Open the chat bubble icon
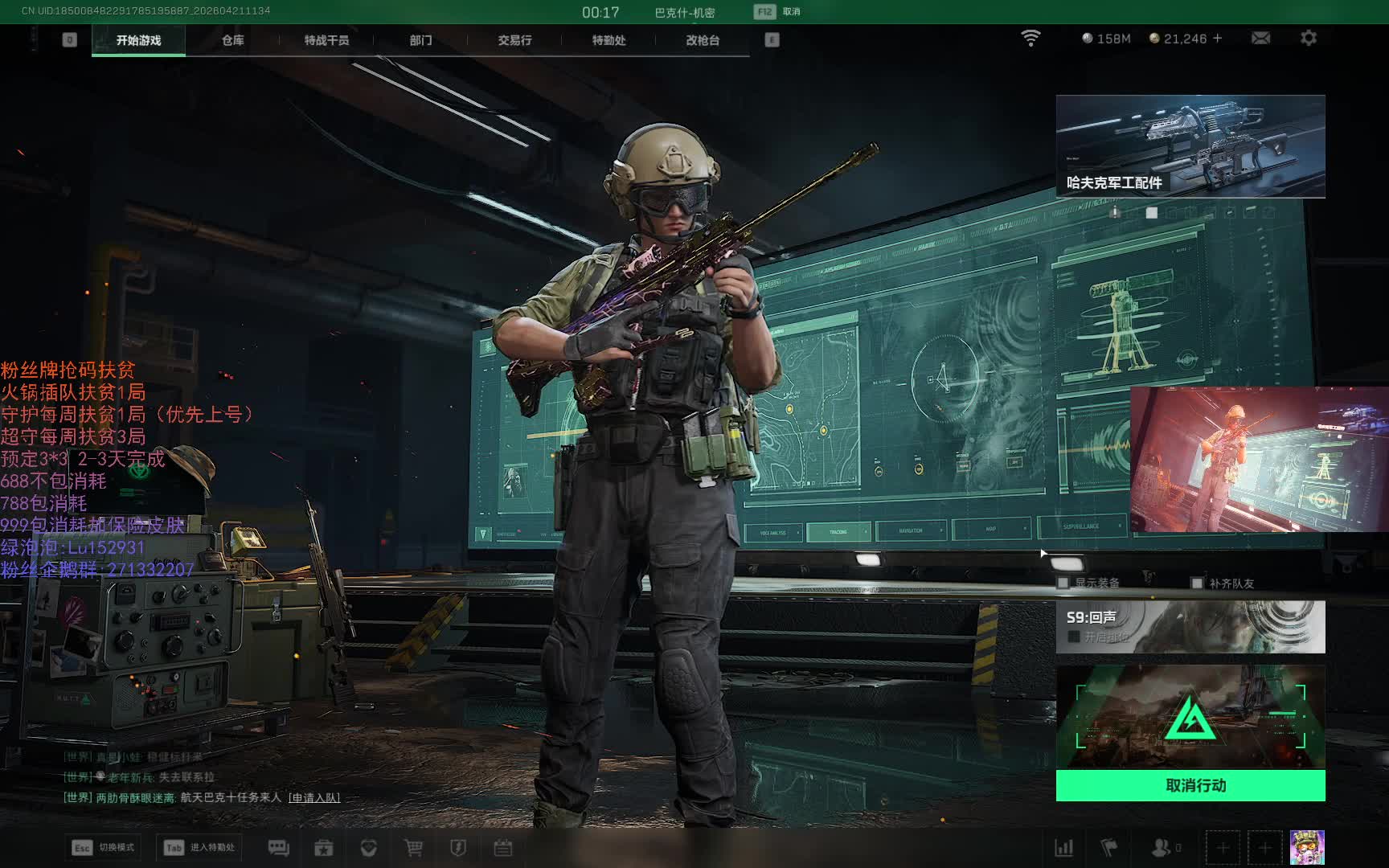Image resolution: width=1389 pixels, height=868 pixels. coord(278,848)
